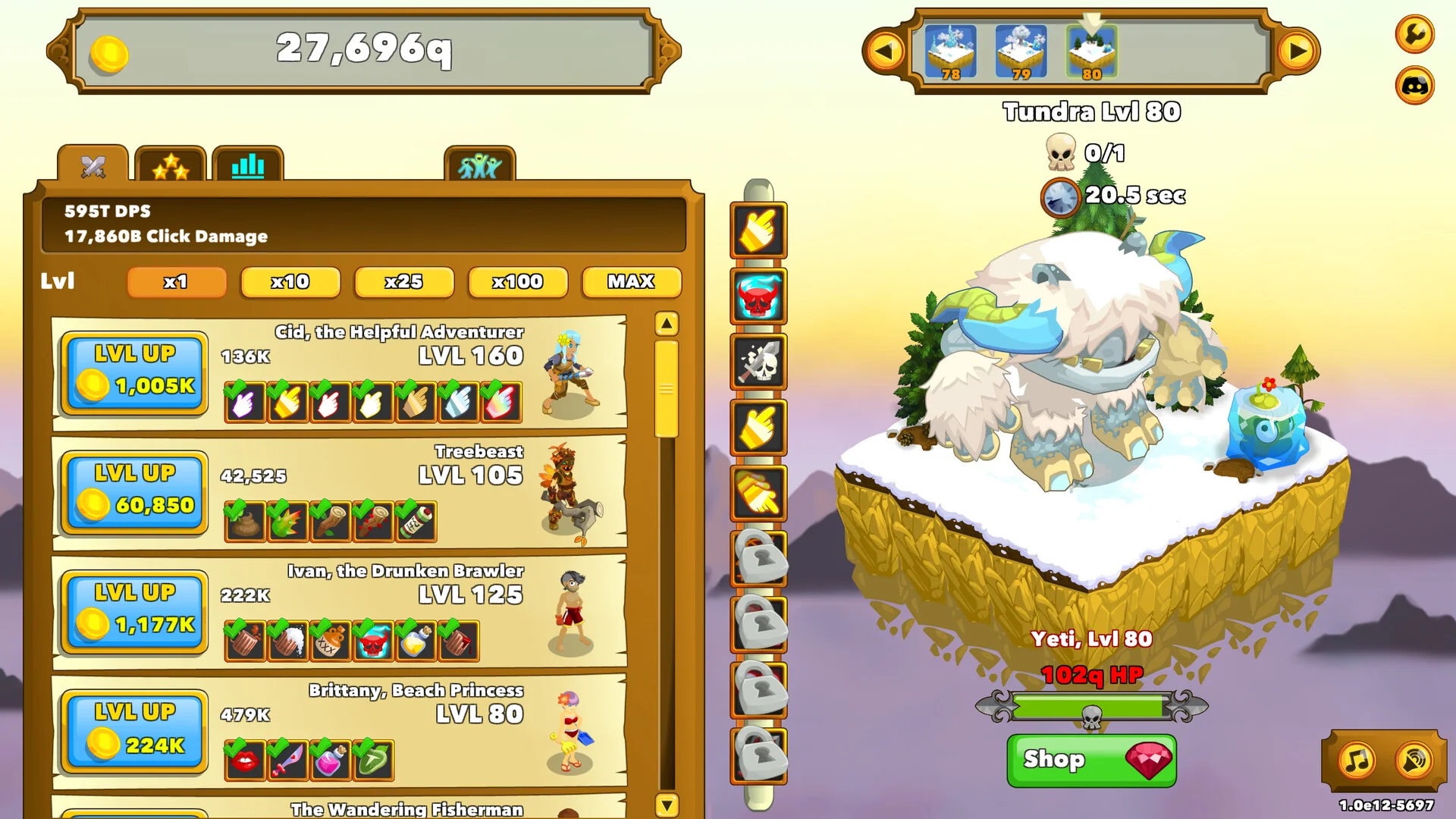The width and height of the screenshot is (1456, 819).
Task: Select the x1 level multiplier
Action: click(x=176, y=282)
